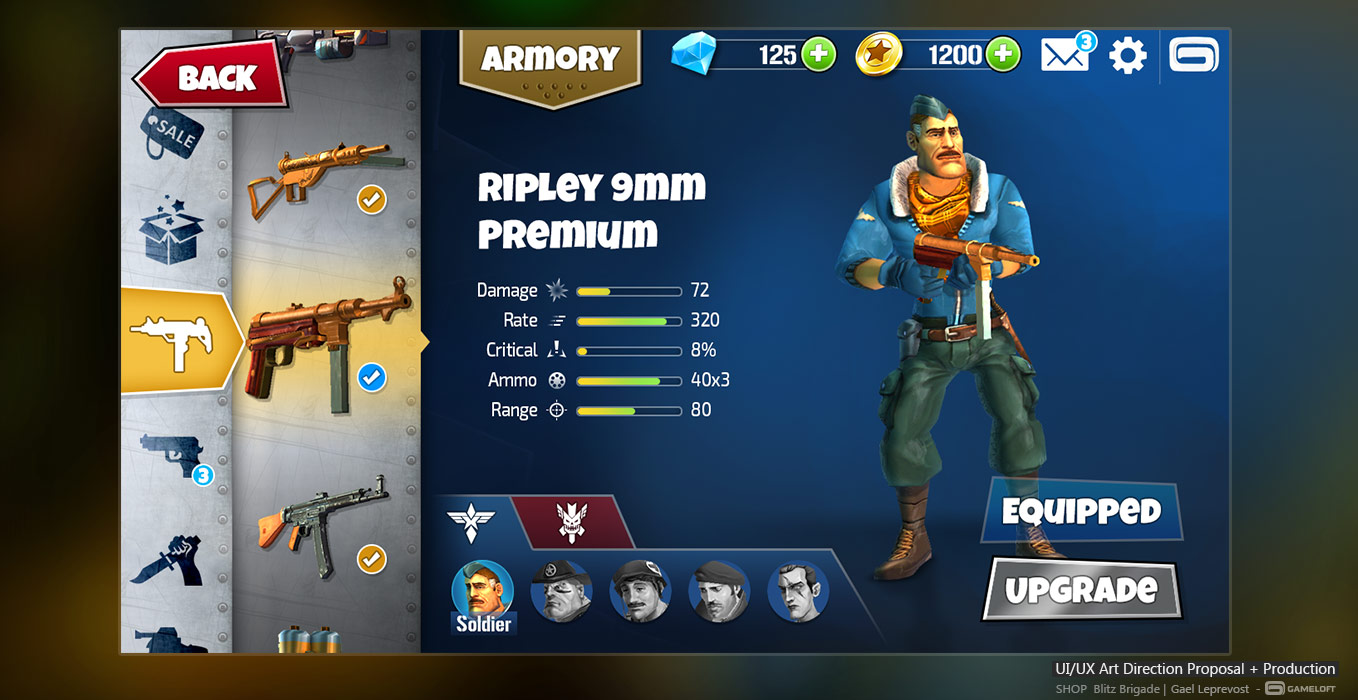Switch to the pistol weapon category

pos(174,457)
